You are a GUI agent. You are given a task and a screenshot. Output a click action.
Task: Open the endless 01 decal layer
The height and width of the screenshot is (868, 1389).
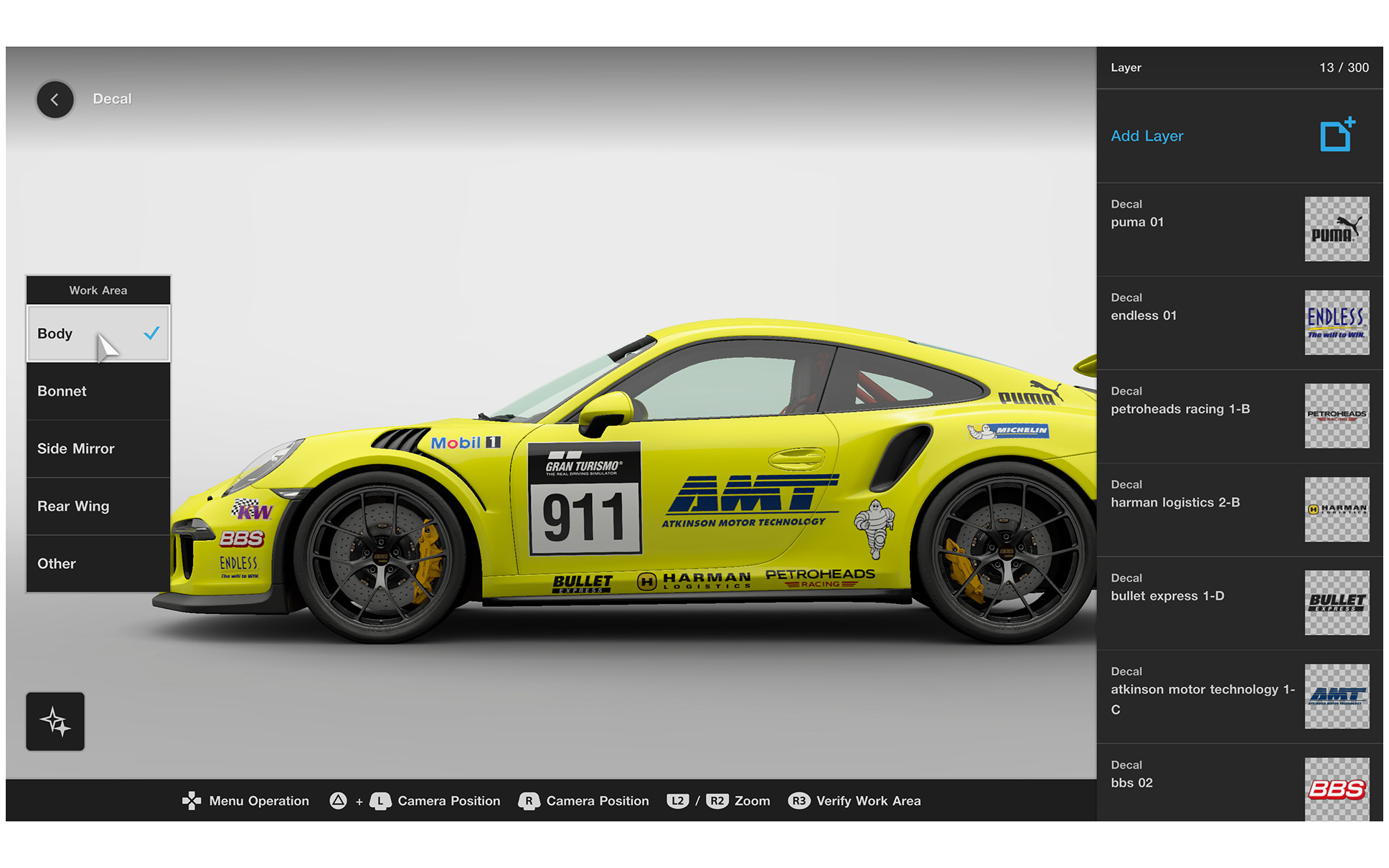pos(1238,322)
